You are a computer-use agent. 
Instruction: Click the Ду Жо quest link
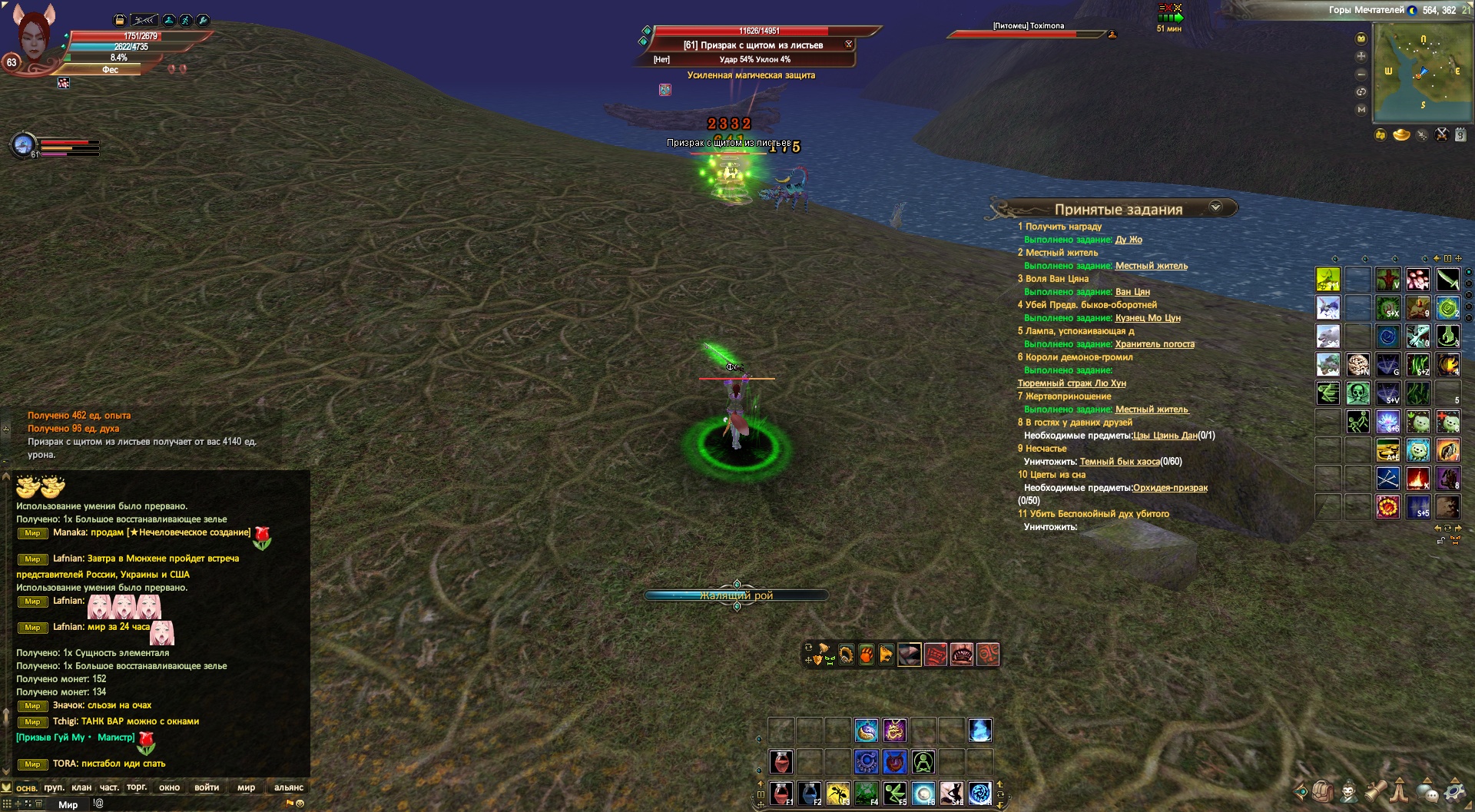(x=1129, y=240)
